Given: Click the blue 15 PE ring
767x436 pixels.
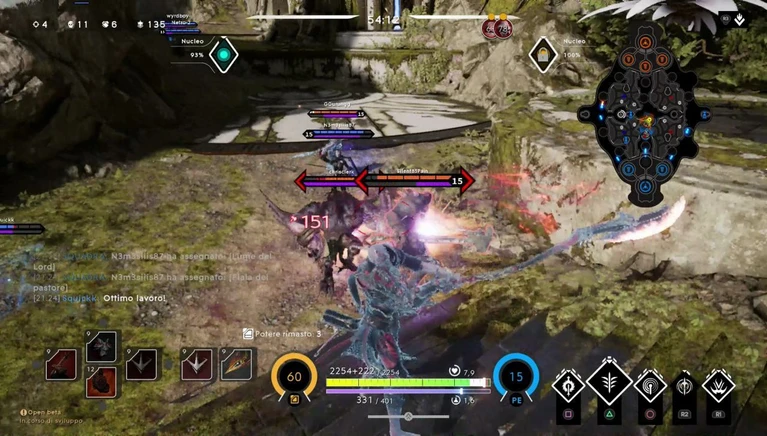Looking at the screenshot, I should [516, 378].
